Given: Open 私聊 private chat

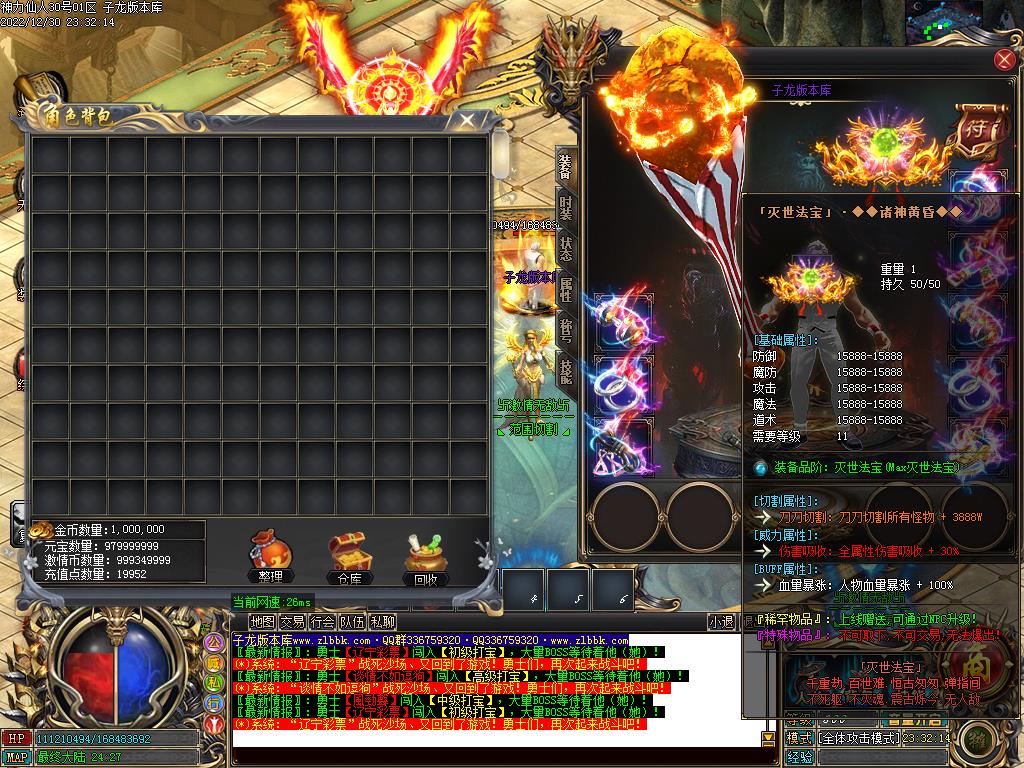Looking at the screenshot, I should click(x=382, y=622).
